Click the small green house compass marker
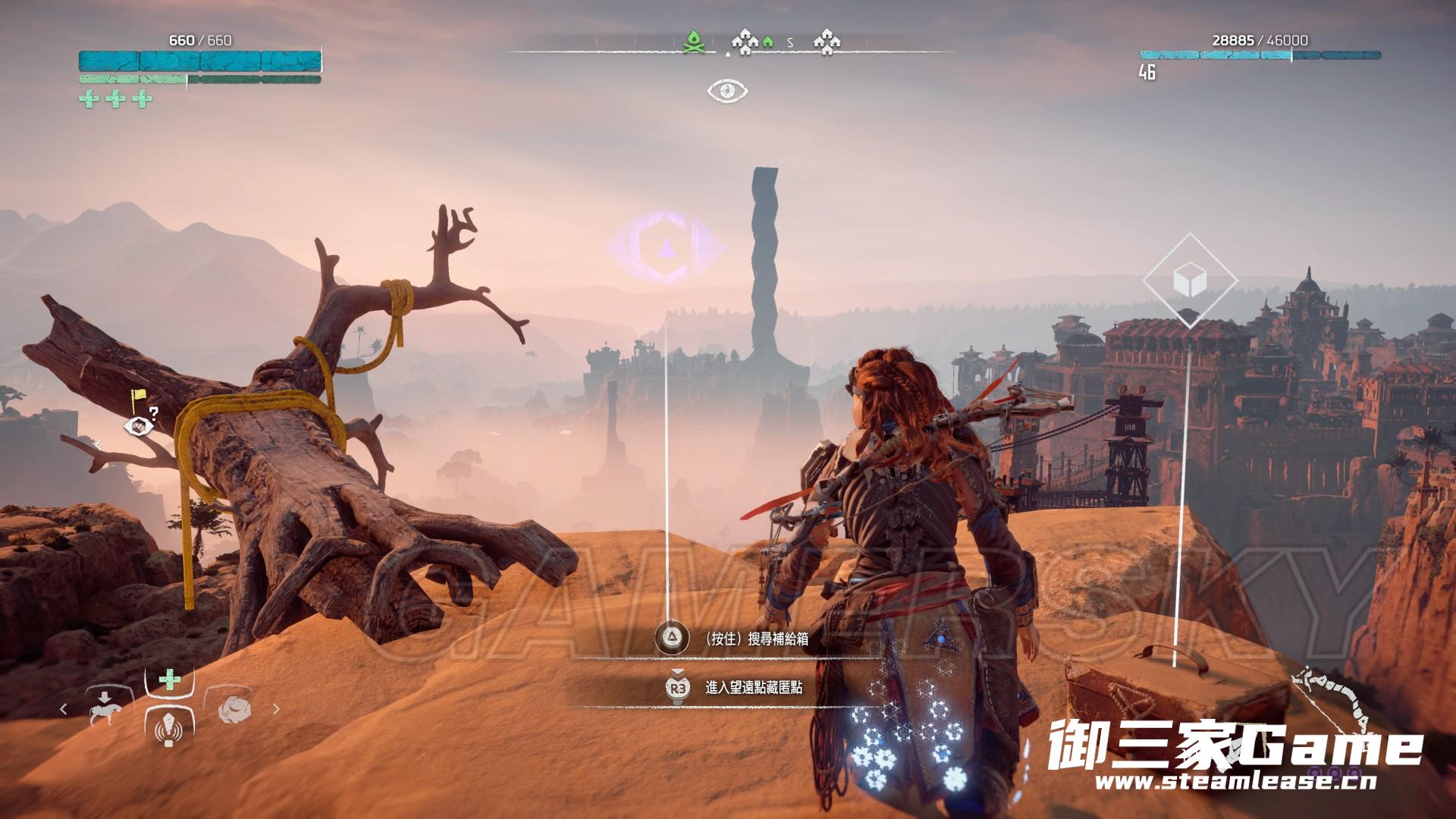Screen dimensions: 1456x819 coord(767,42)
